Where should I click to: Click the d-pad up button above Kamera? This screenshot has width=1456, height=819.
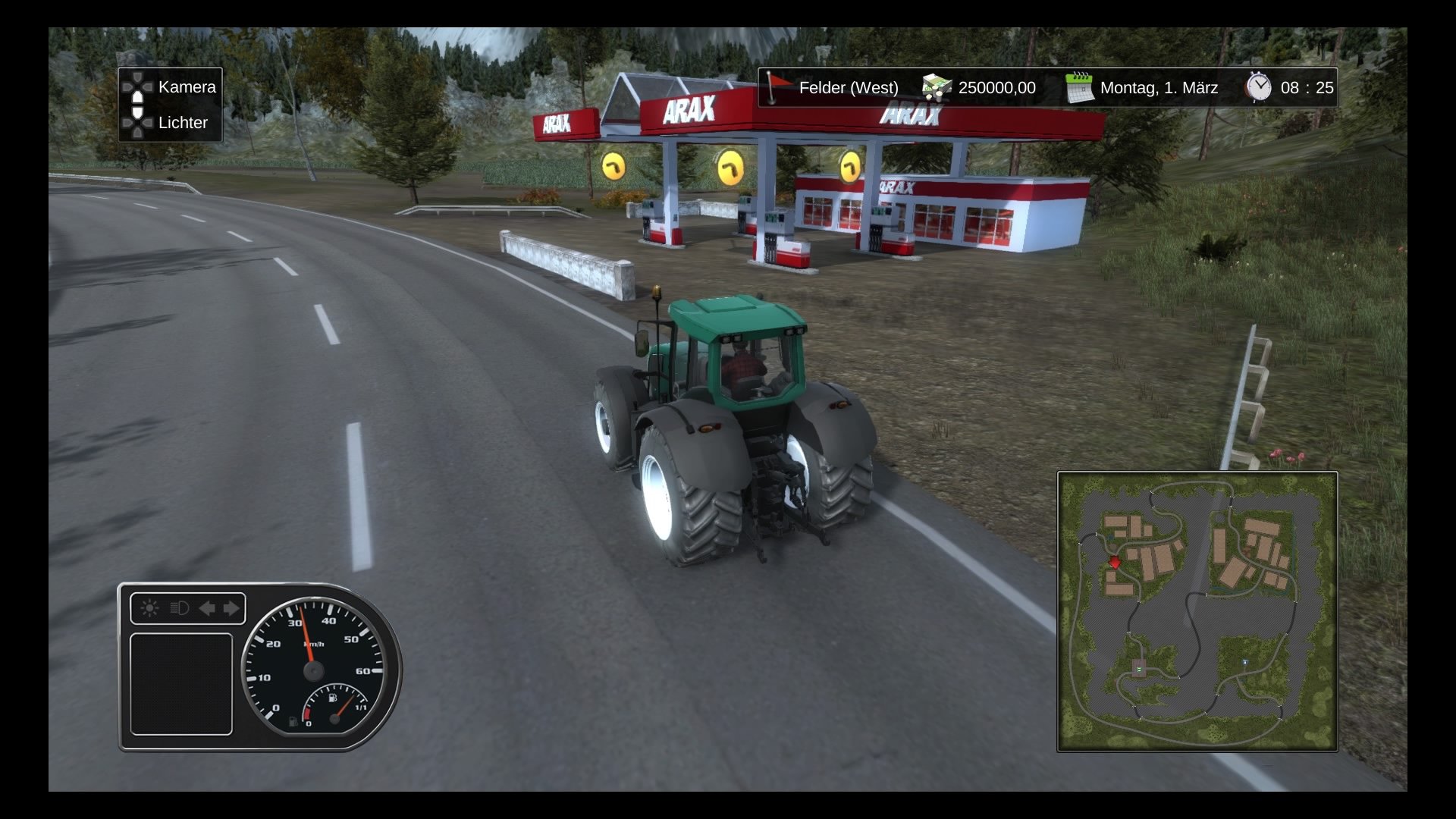click(x=136, y=77)
